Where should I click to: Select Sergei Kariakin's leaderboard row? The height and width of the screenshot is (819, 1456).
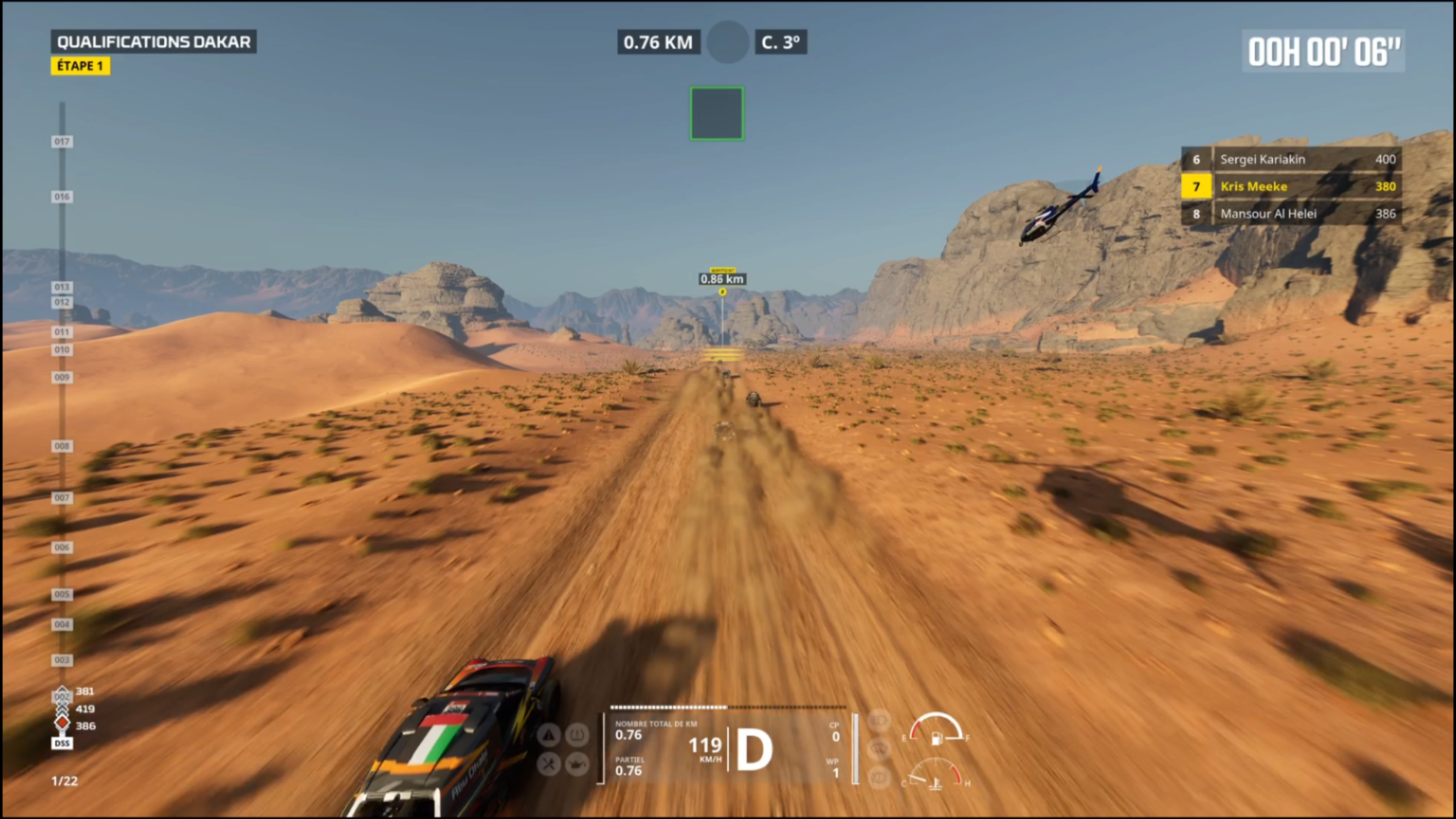click(1291, 159)
